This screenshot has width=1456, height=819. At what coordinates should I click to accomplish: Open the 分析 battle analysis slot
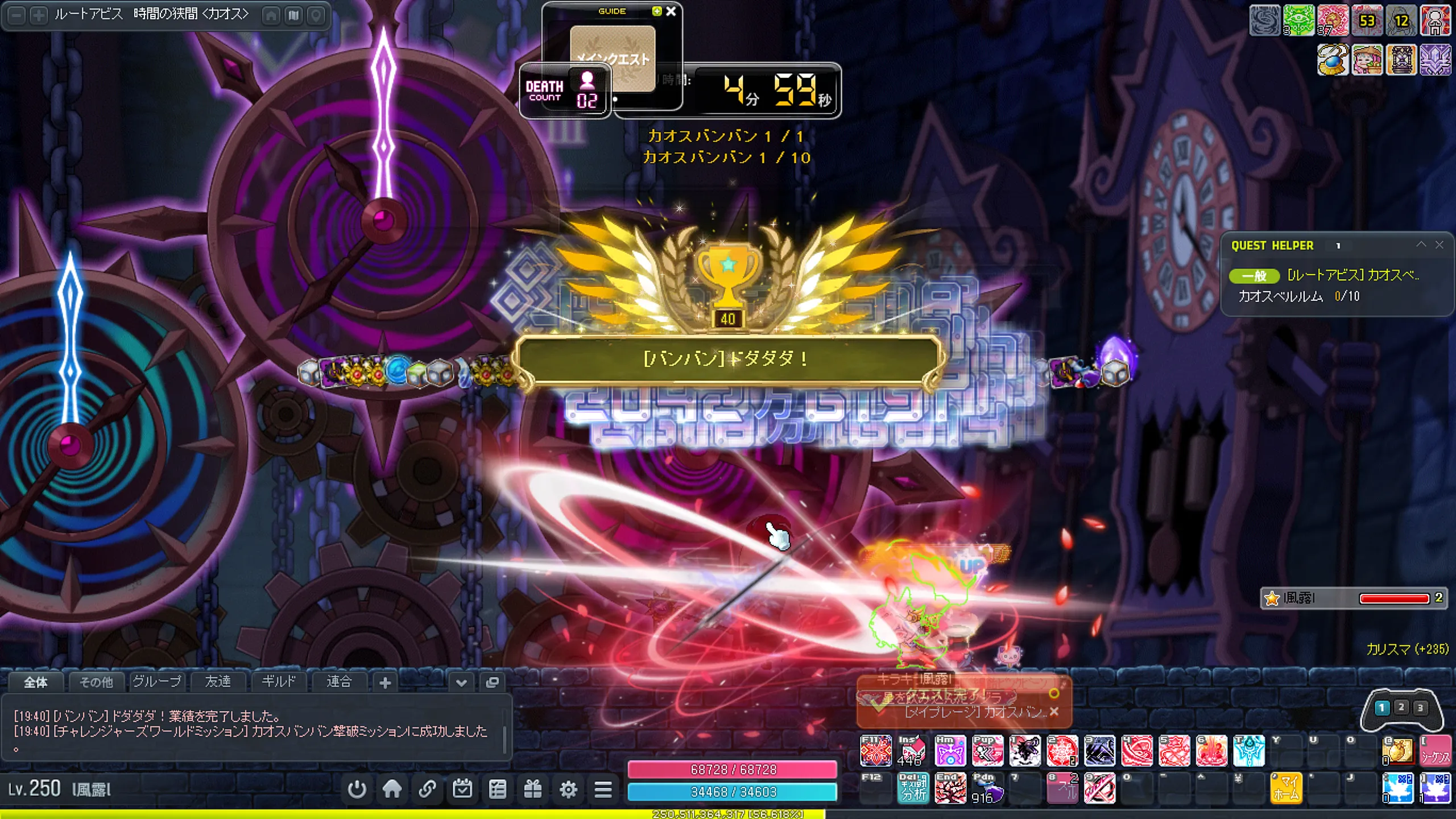click(x=913, y=788)
